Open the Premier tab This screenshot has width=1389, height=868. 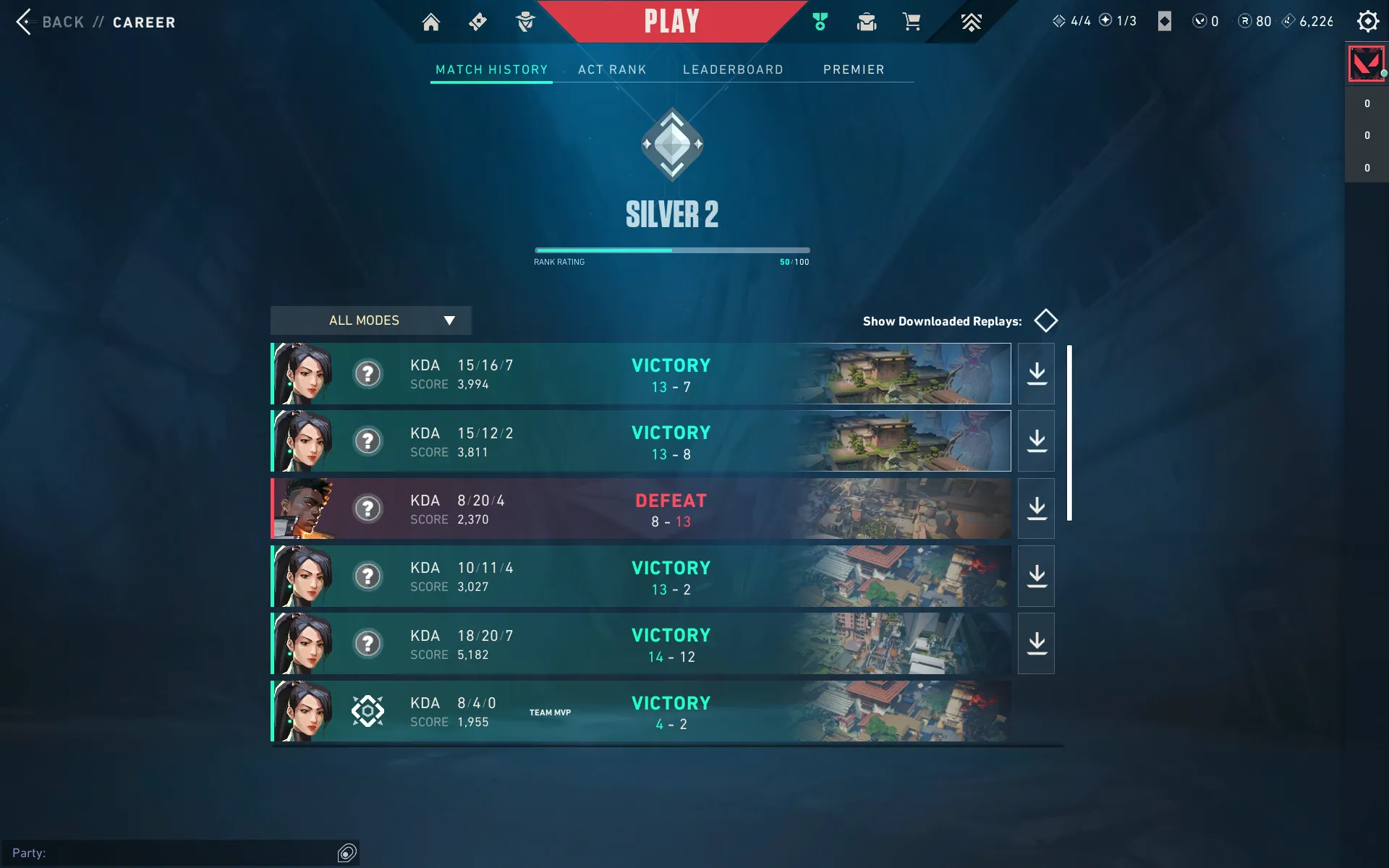854,69
